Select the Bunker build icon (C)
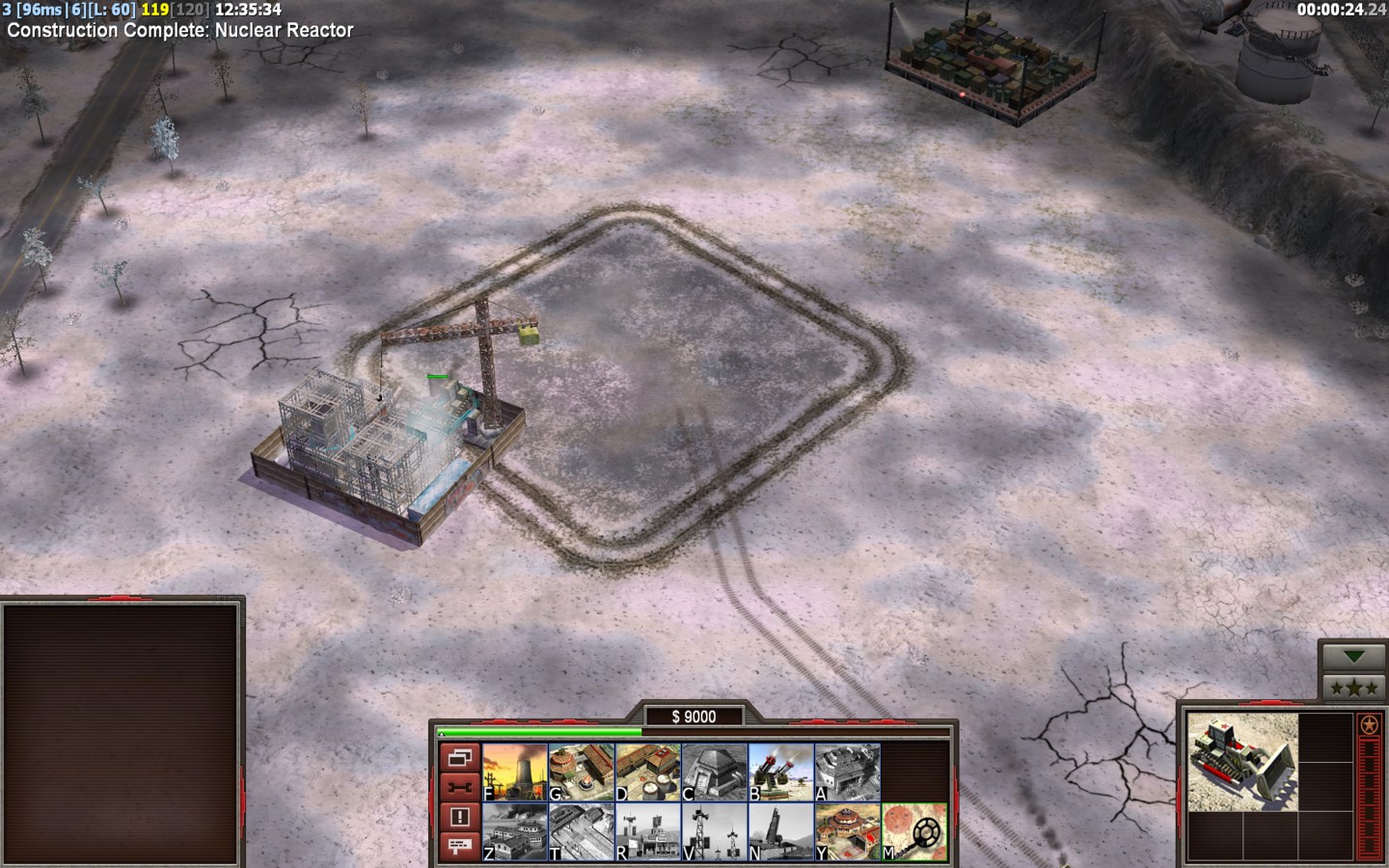Viewport: 1389px width, 868px height. tap(715, 773)
